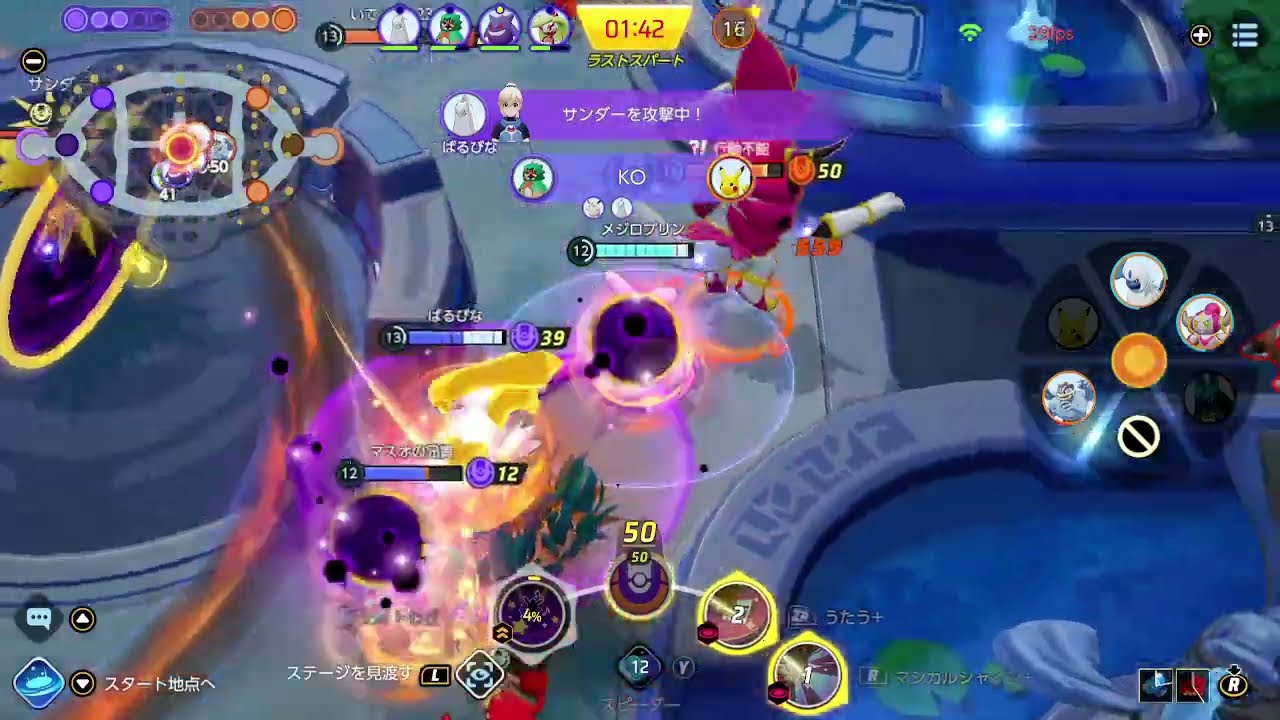Open the hamburger menu at top right
Image resolution: width=1280 pixels, height=720 pixels.
click(x=1244, y=36)
